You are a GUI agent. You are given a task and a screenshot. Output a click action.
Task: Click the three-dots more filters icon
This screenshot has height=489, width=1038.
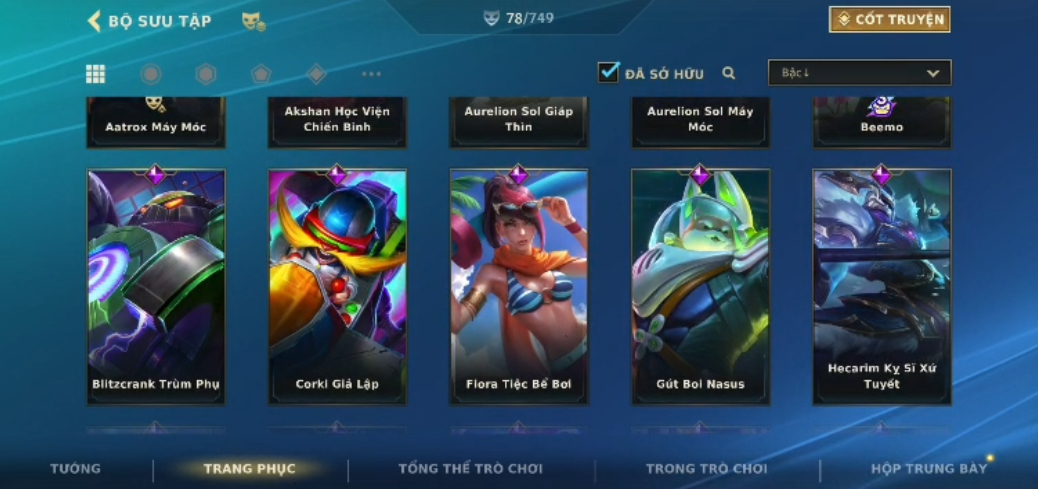(x=371, y=73)
